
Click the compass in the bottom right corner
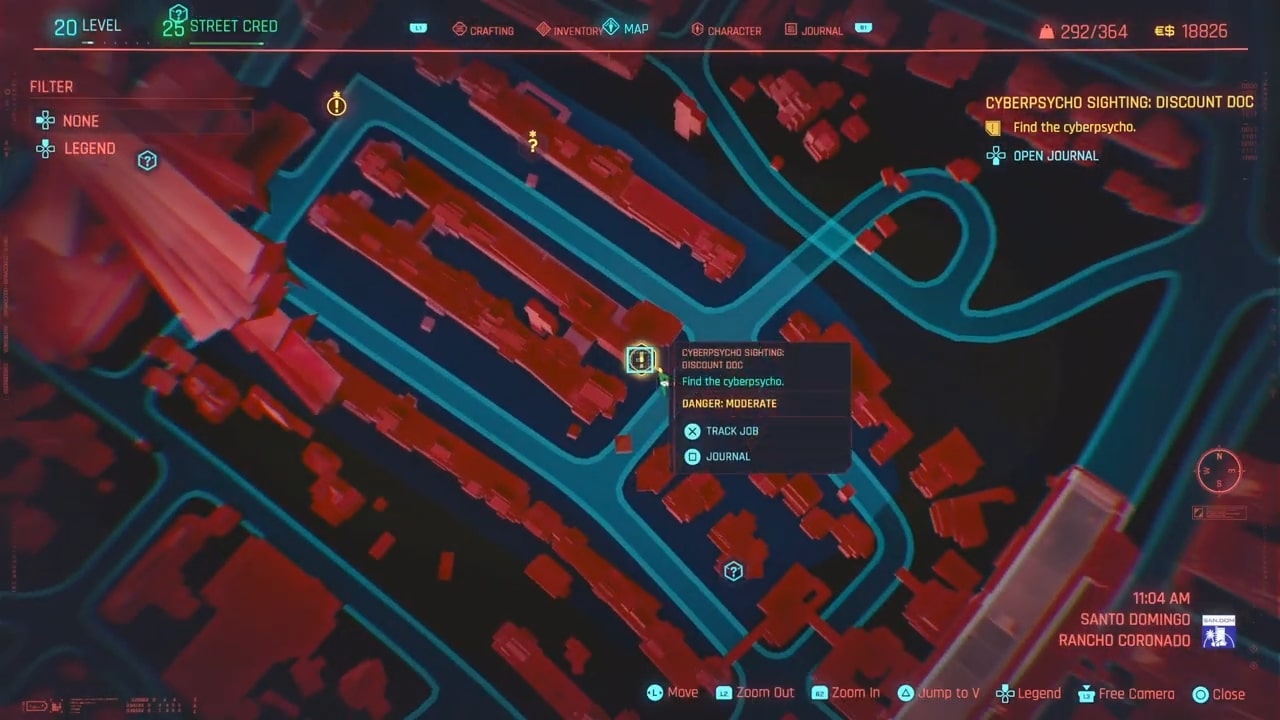point(1218,470)
